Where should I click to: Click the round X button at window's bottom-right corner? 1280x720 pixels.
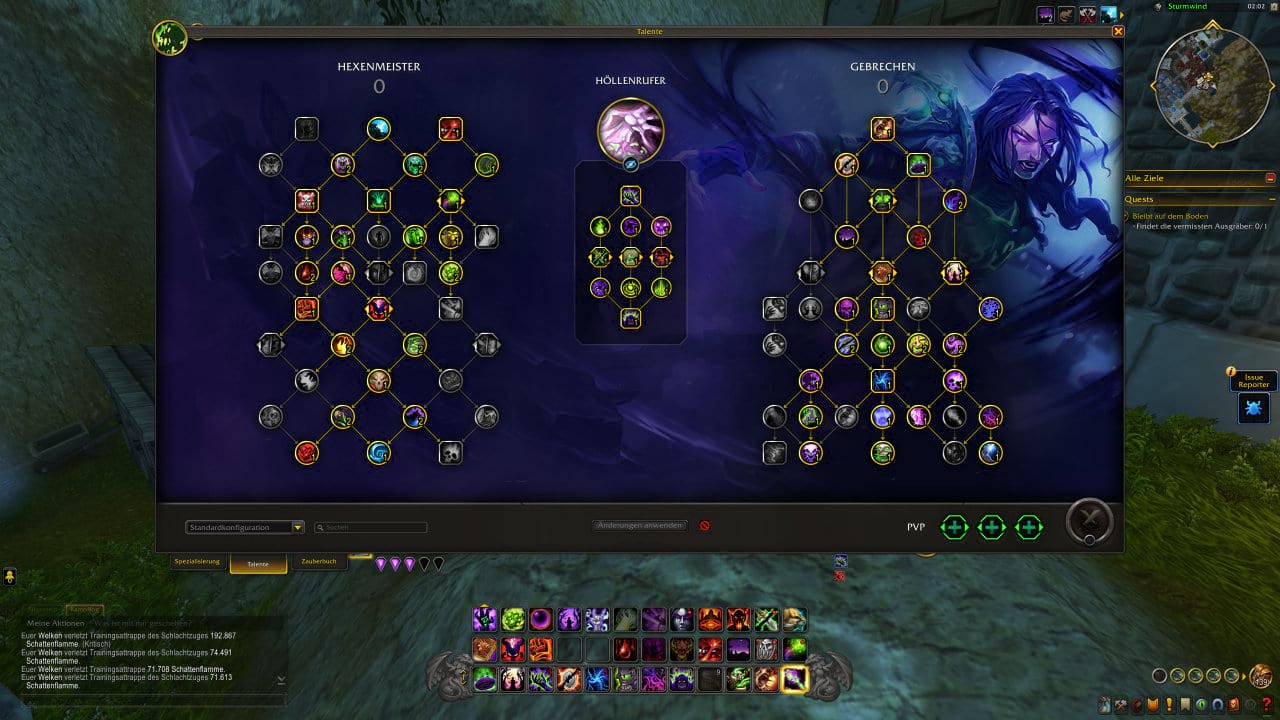[x=1089, y=521]
